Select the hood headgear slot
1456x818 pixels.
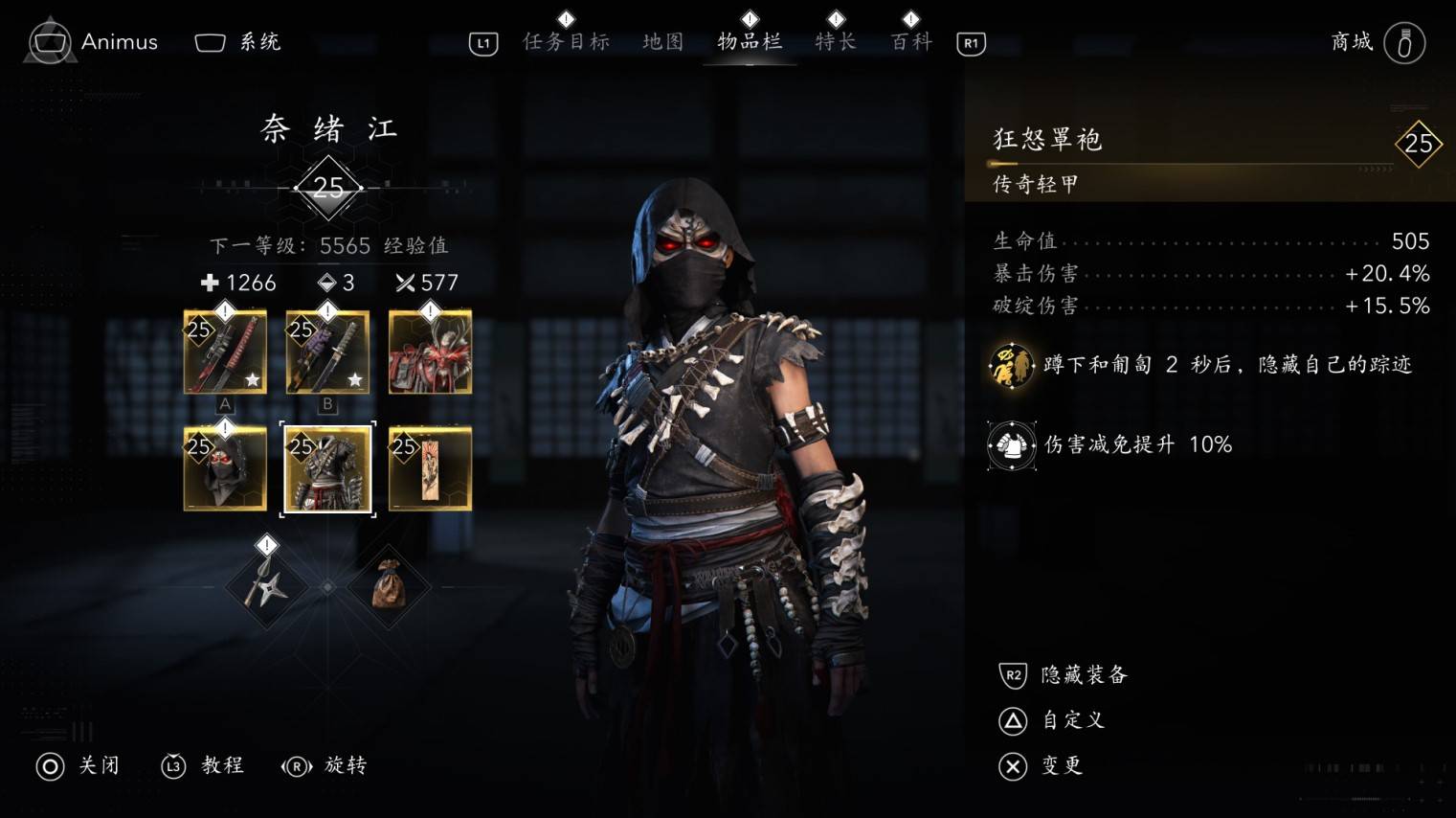(x=225, y=468)
